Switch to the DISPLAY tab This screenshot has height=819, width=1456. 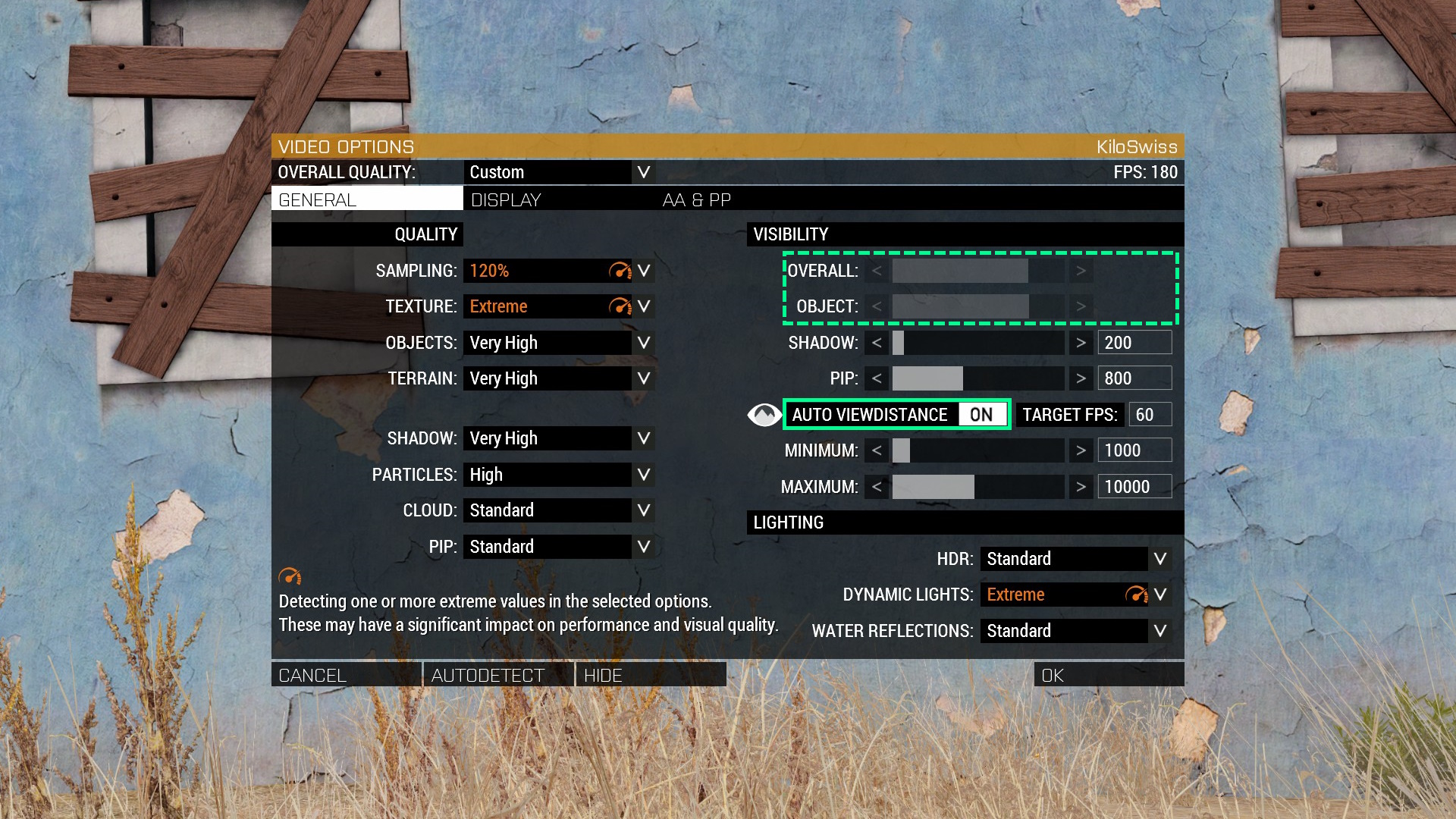pos(506,200)
